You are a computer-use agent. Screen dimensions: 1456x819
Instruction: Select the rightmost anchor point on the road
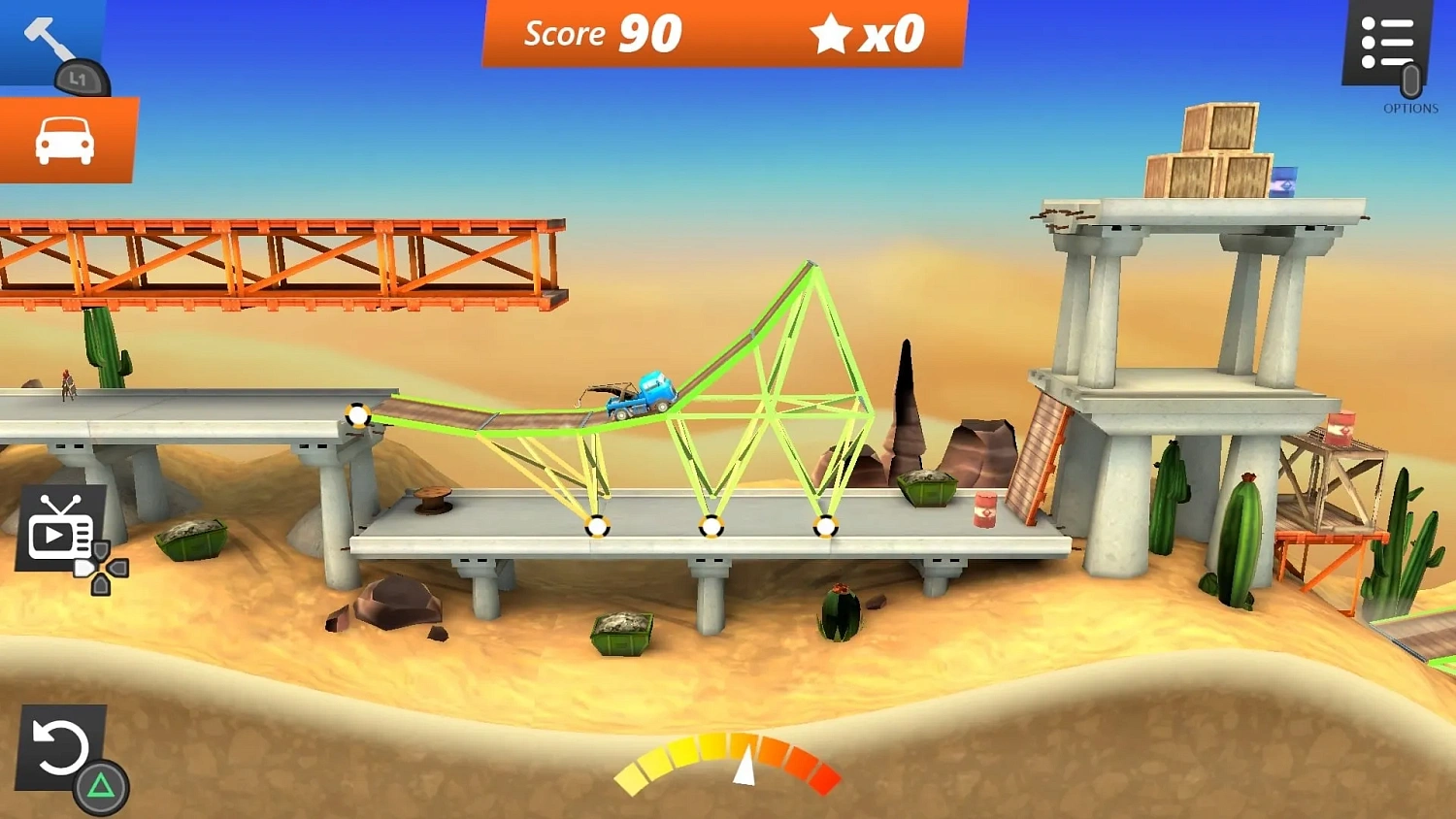(826, 529)
